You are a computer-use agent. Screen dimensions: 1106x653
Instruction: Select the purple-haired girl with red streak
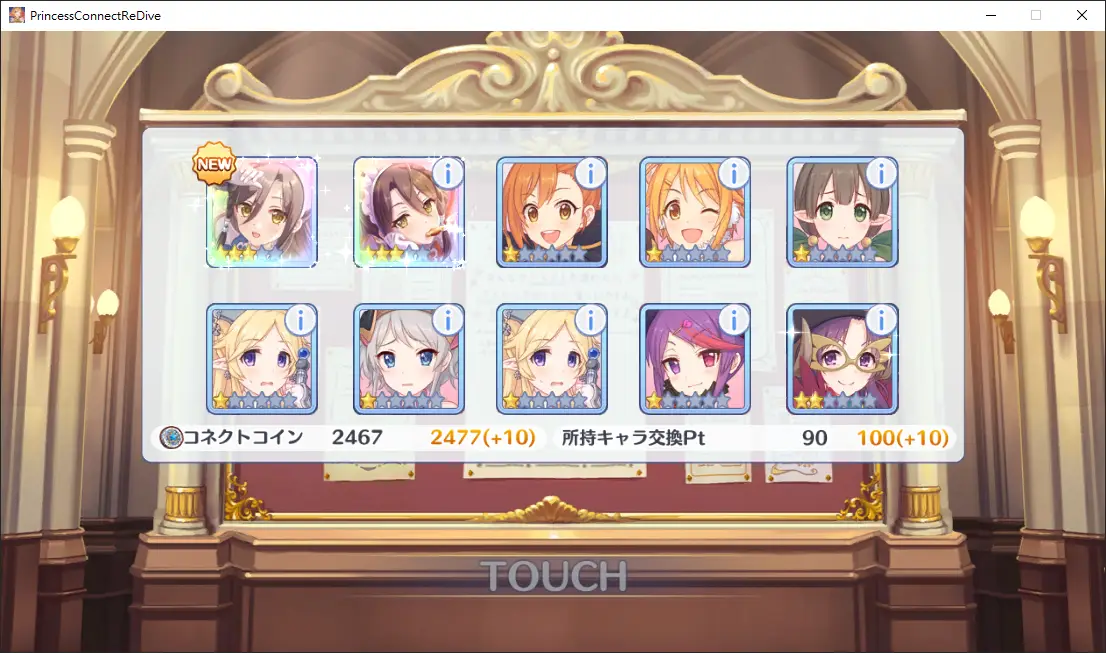coord(695,360)
